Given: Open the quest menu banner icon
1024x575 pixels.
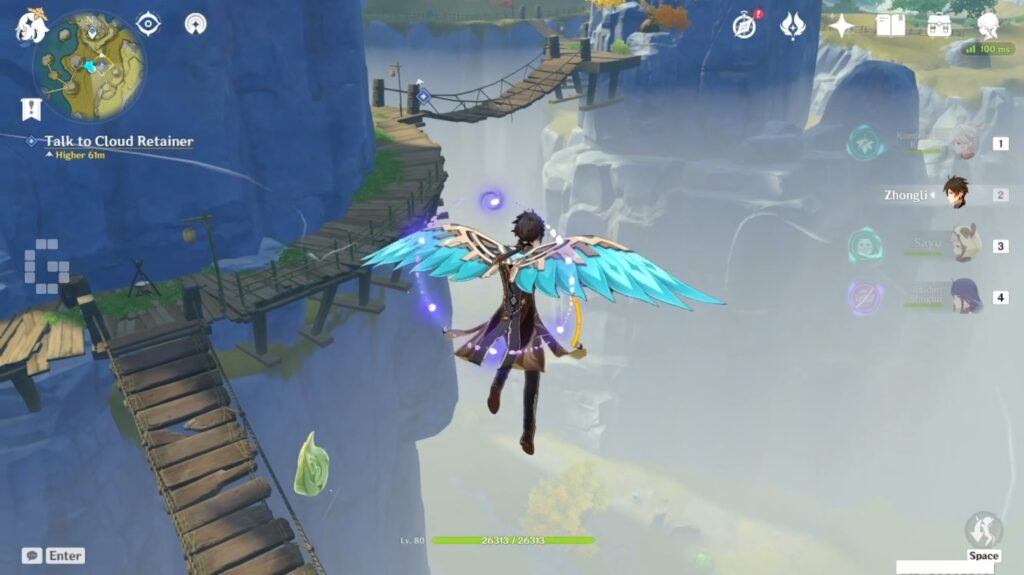Looking at the screenshot, I should (x=30, y=109).
